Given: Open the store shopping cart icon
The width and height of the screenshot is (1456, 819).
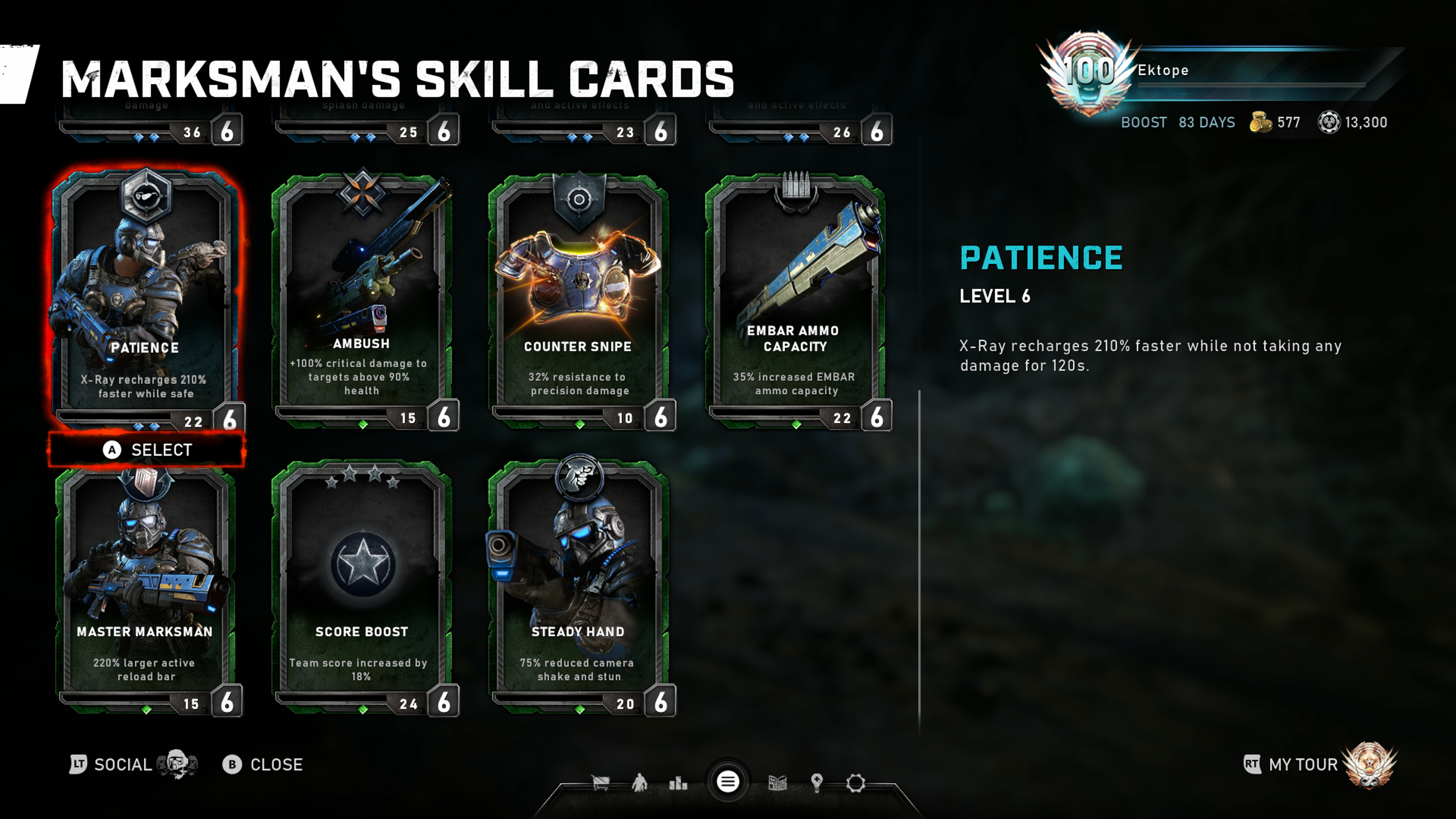Looking at the screenshot, I should point(600,783).
